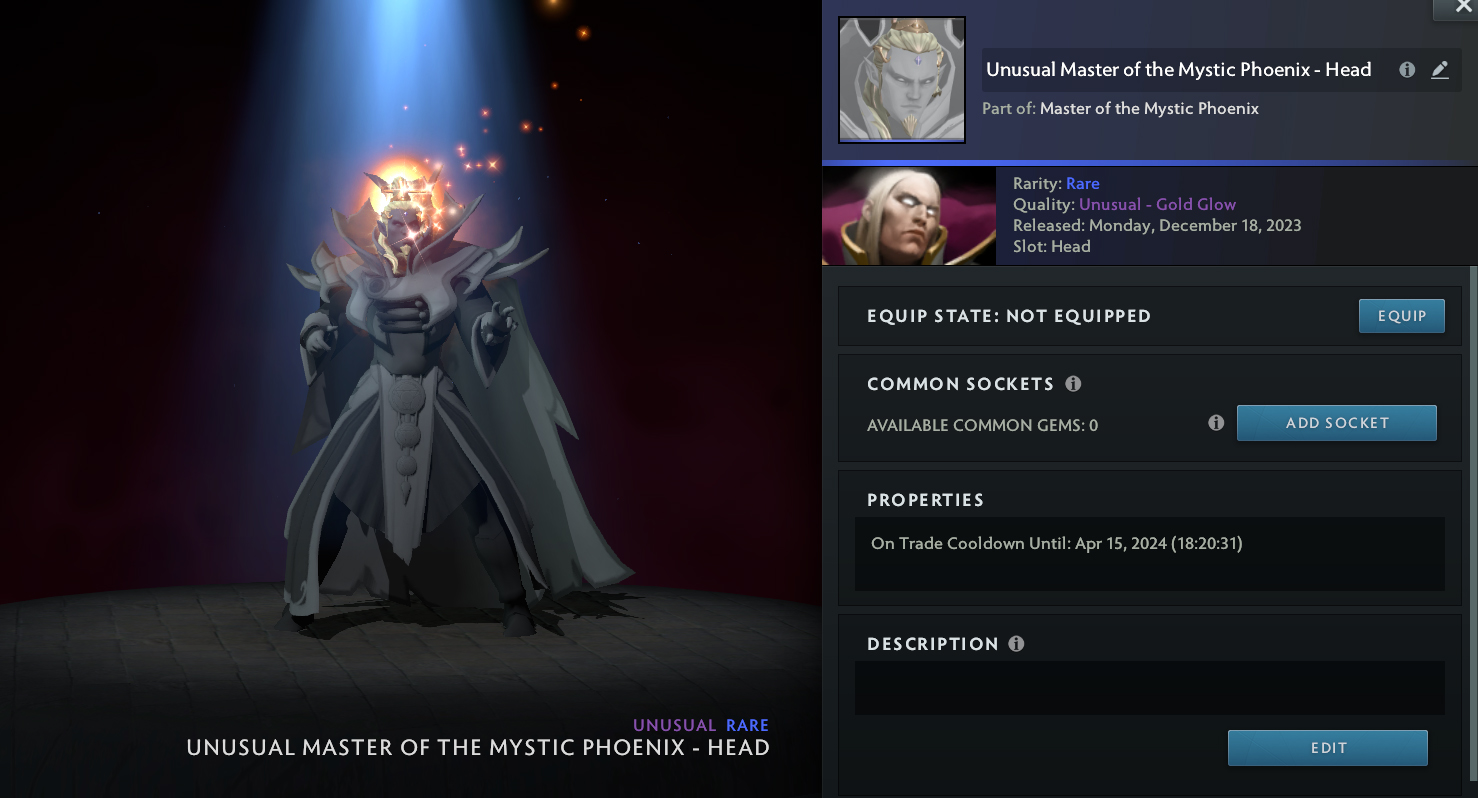Click the empty description text box

(1149, 688)
